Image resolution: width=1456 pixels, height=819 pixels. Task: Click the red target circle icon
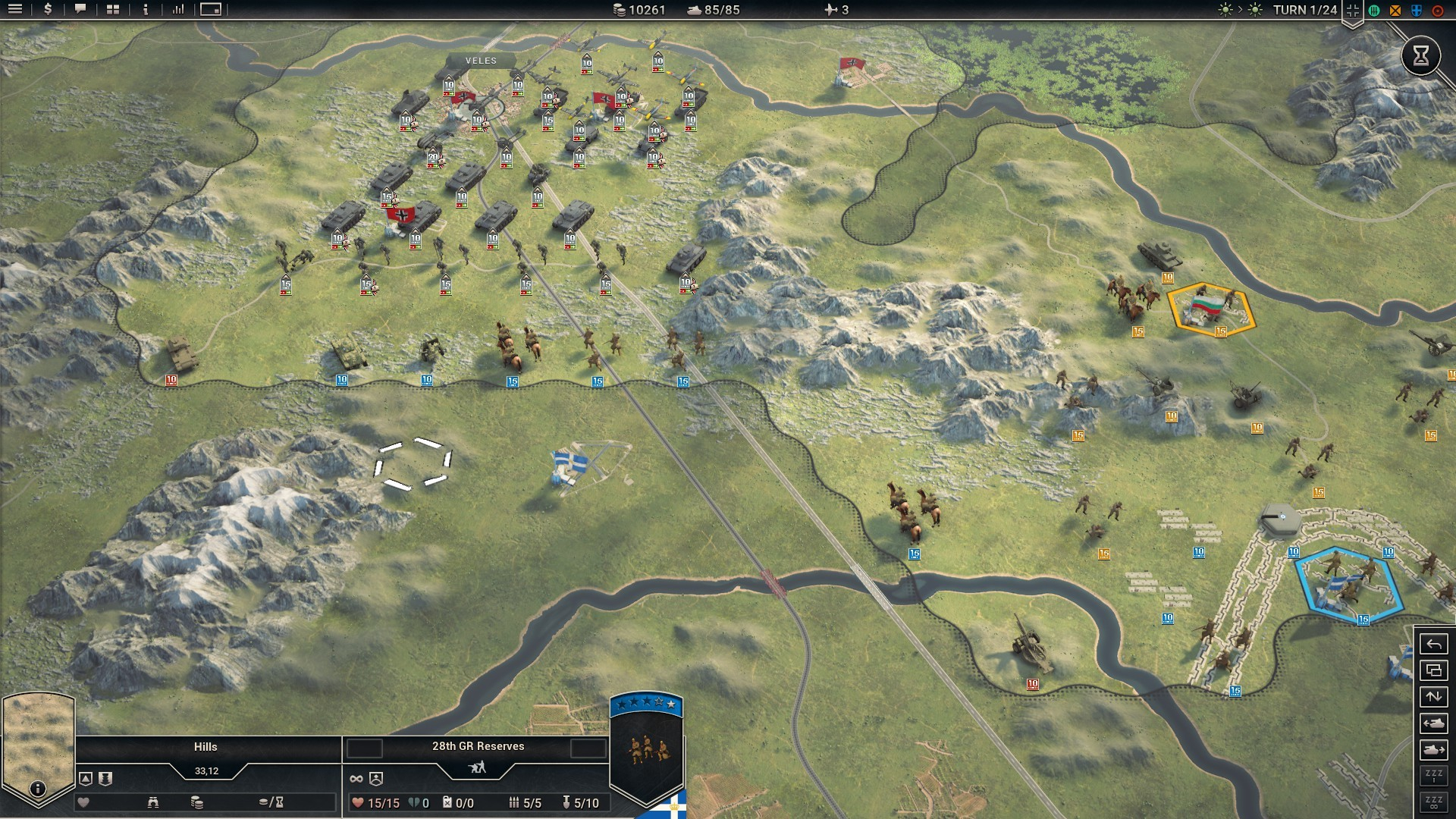[1437, 10]
